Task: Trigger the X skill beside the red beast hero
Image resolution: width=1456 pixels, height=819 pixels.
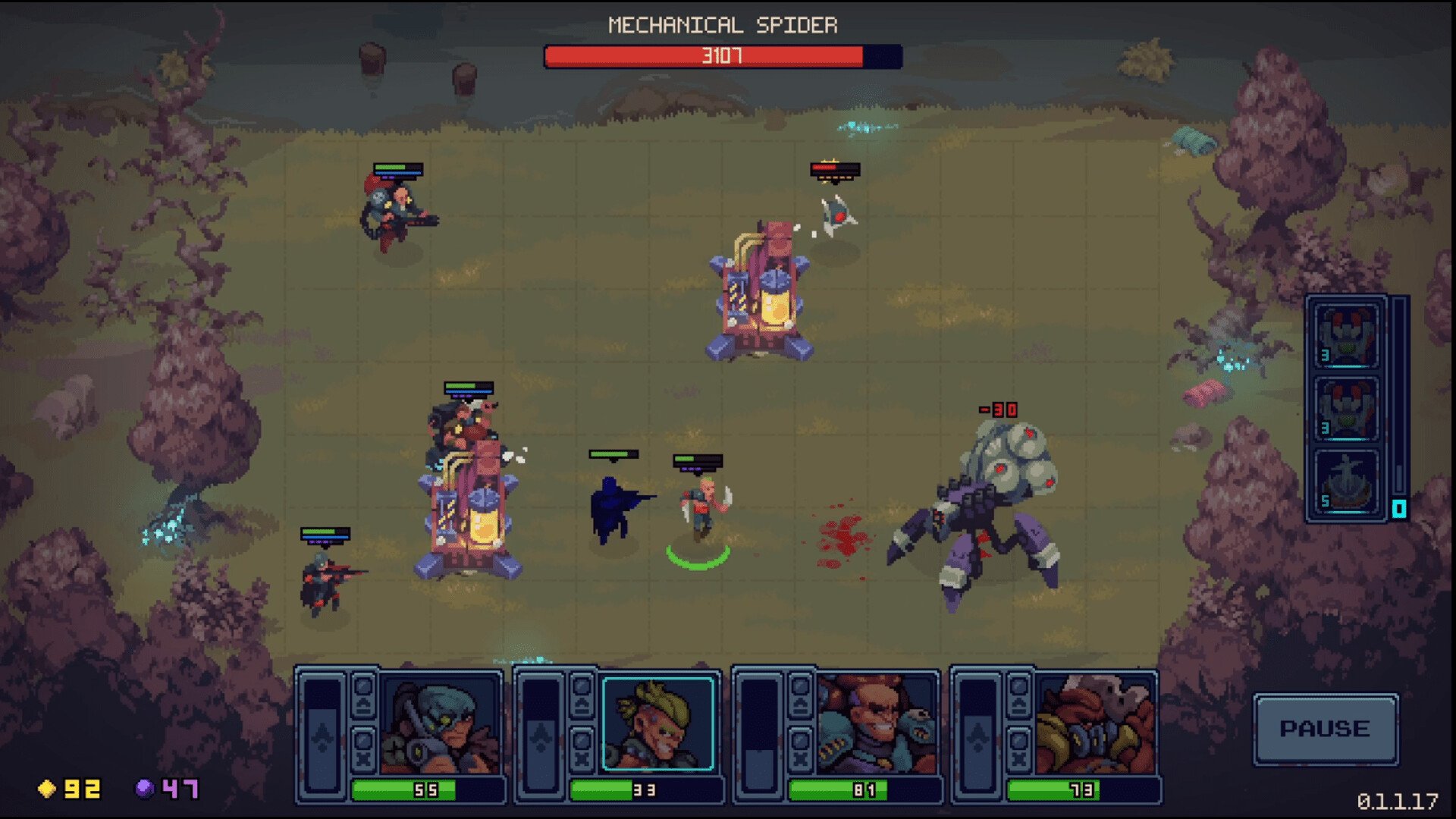Action: 1018,749
